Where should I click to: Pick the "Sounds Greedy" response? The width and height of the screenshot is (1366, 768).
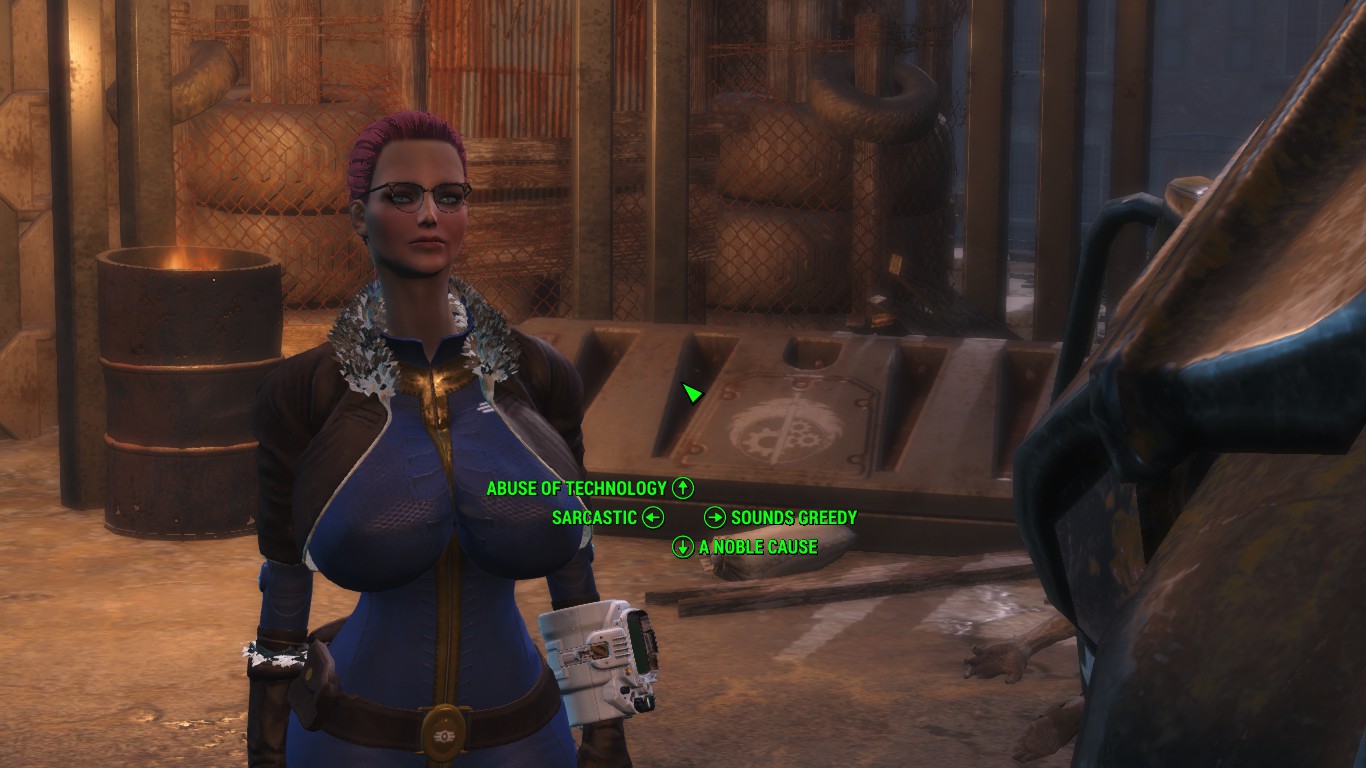(x=793, y=517)
